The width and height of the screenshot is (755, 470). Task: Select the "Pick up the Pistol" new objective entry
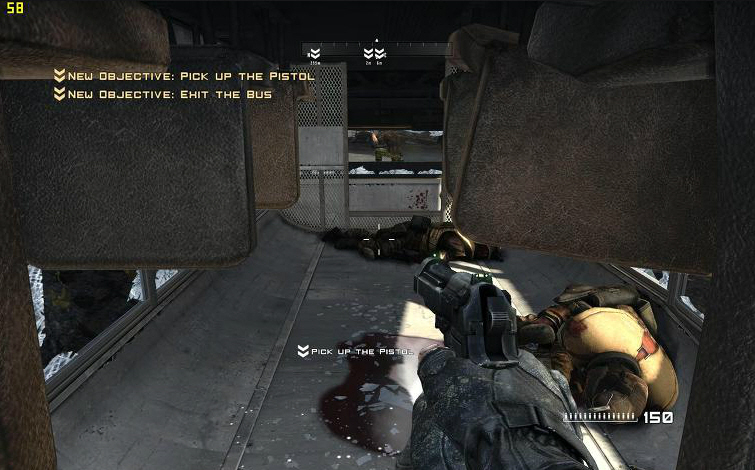(184, 76)
